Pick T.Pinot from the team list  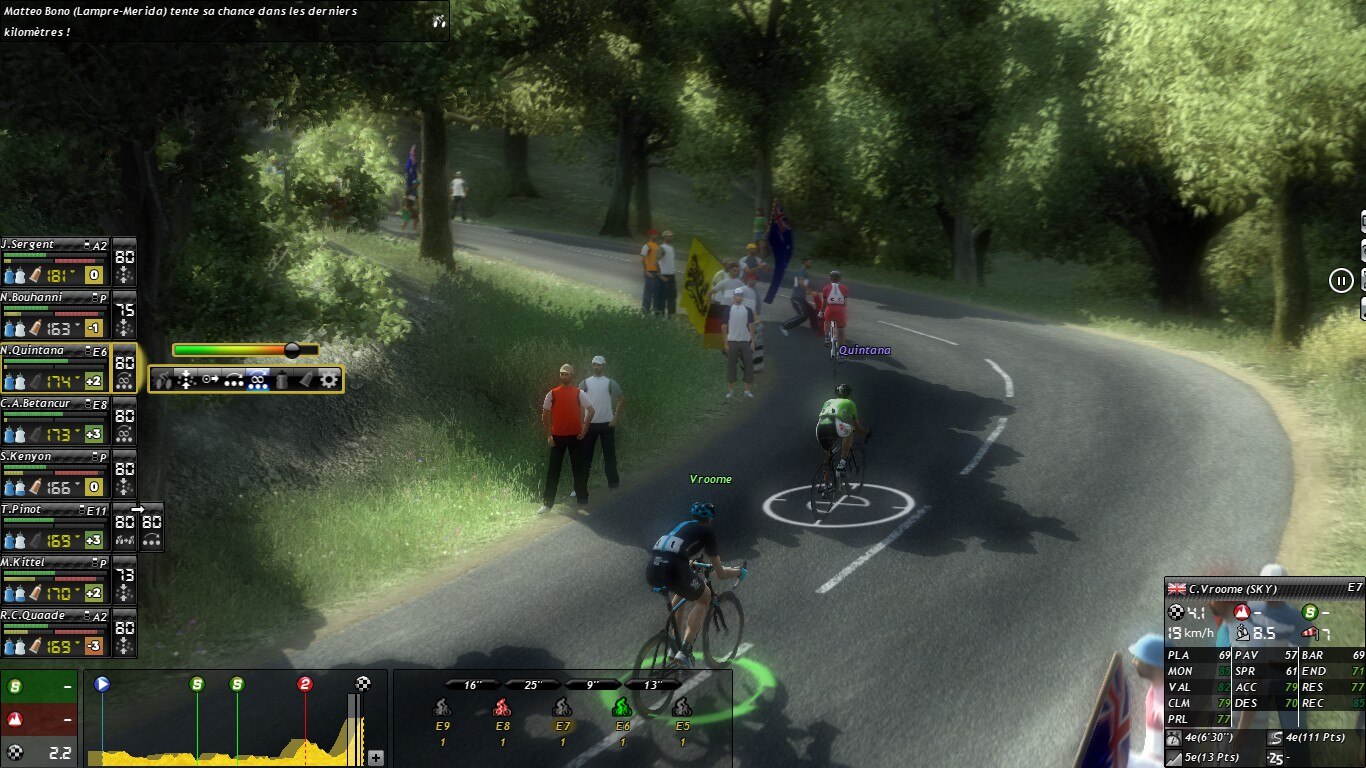pyautogui.click(x=55, y=527)
